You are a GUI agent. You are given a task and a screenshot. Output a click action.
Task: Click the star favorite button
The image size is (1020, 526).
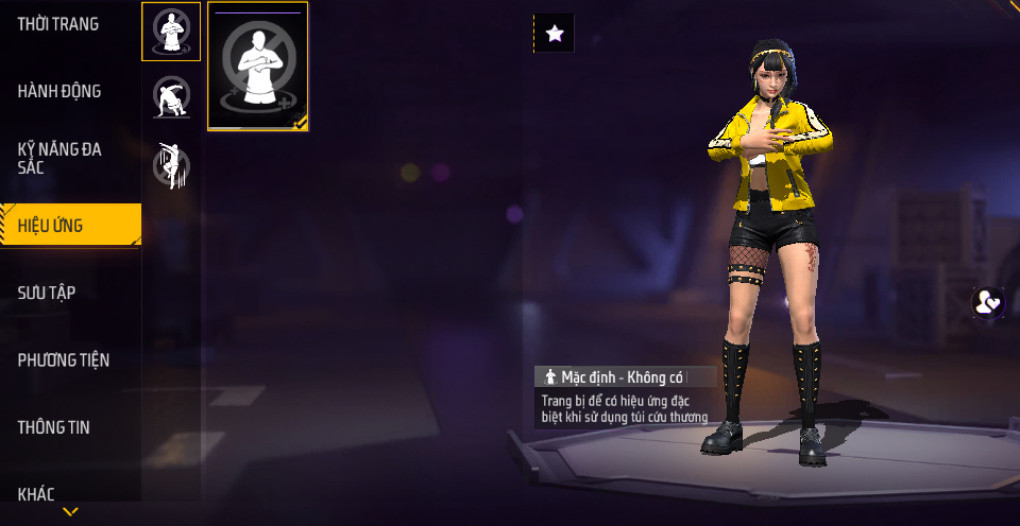(x=555, y=34)
